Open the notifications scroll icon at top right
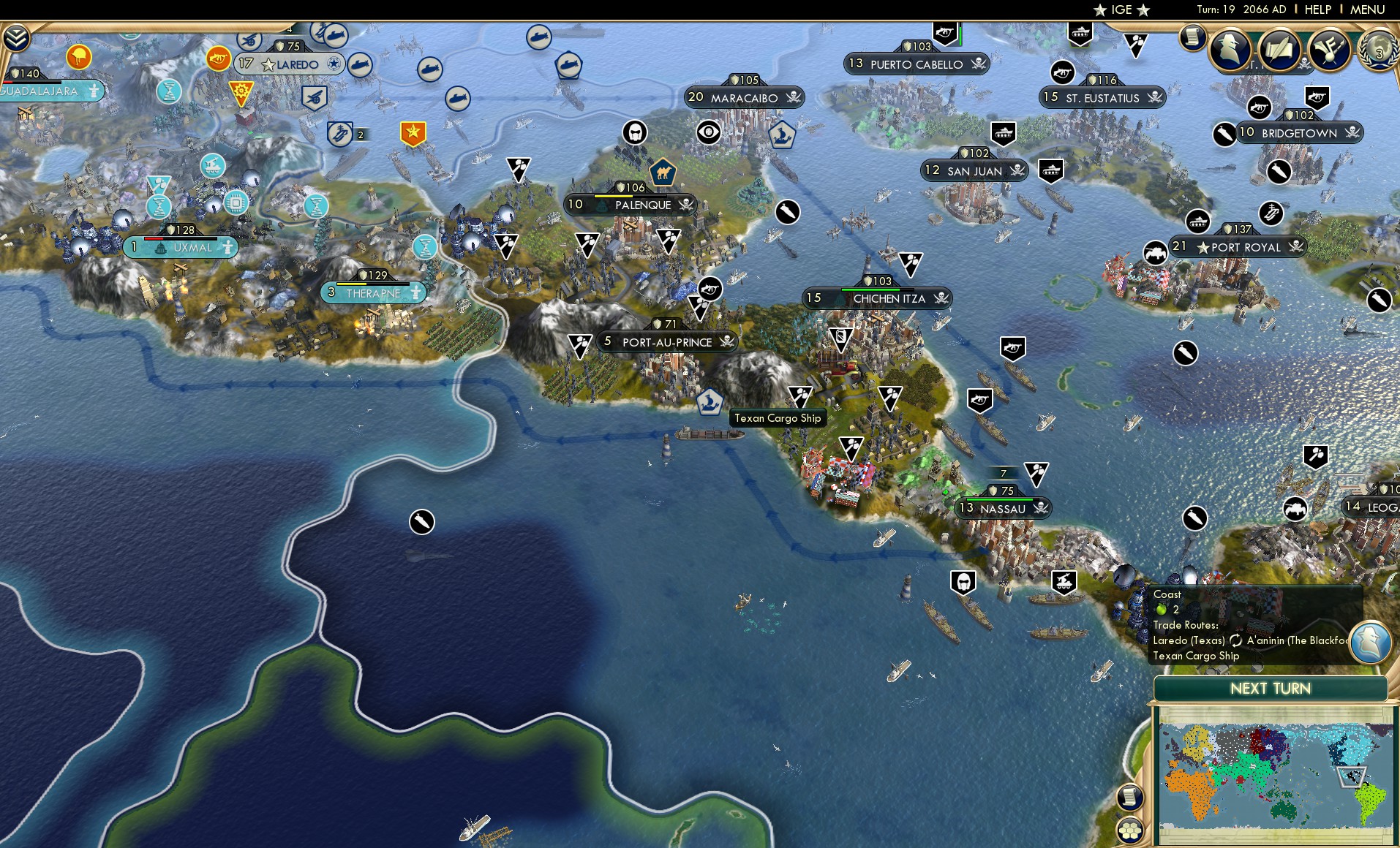The width and height of the screenshot is (1400, 848). pyautogui.click(x=1193, y=37)
